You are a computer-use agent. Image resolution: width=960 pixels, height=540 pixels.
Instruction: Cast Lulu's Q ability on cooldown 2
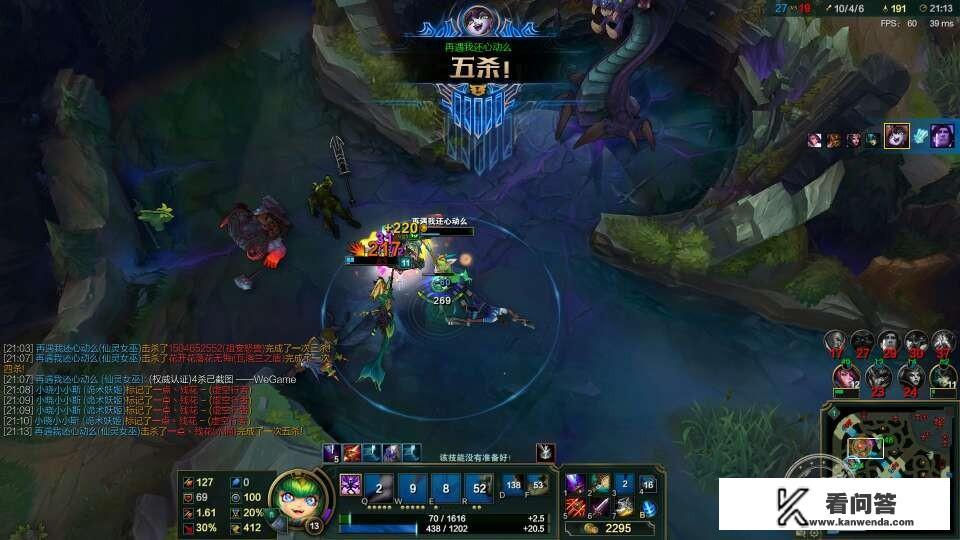pyautogui.click(x=379, y=490)
